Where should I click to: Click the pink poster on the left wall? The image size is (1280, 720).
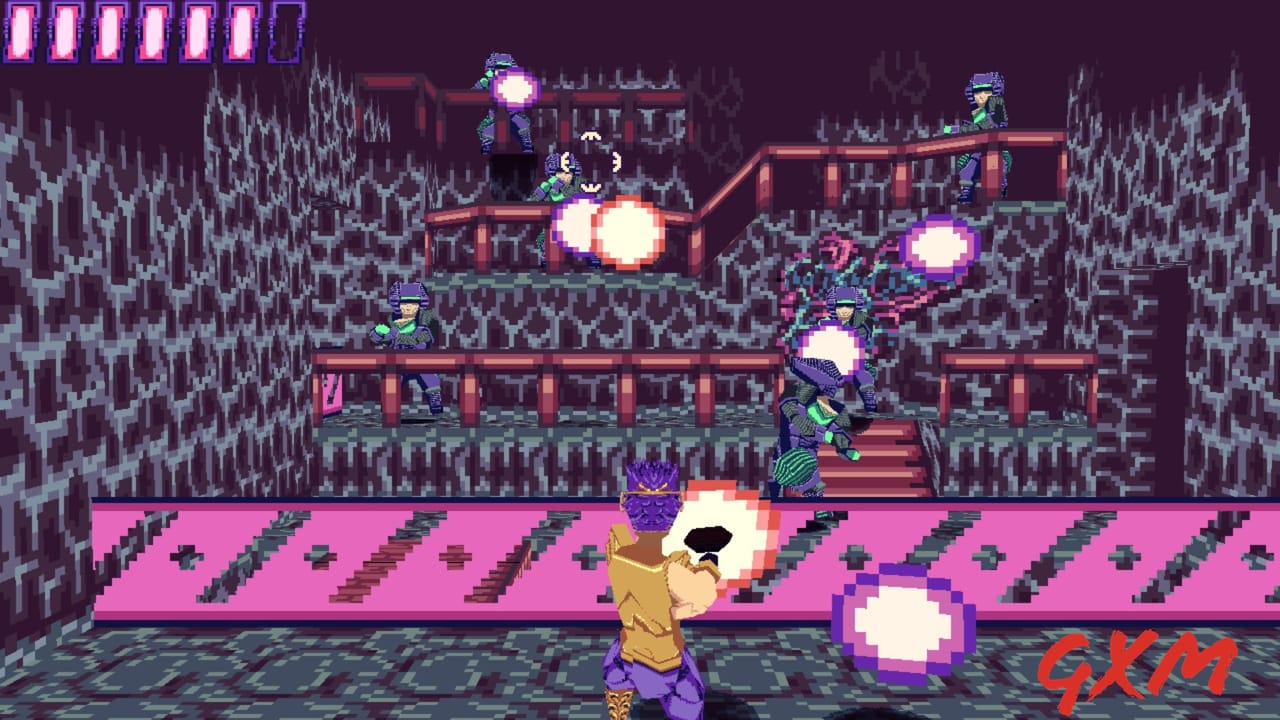(330, 390)
